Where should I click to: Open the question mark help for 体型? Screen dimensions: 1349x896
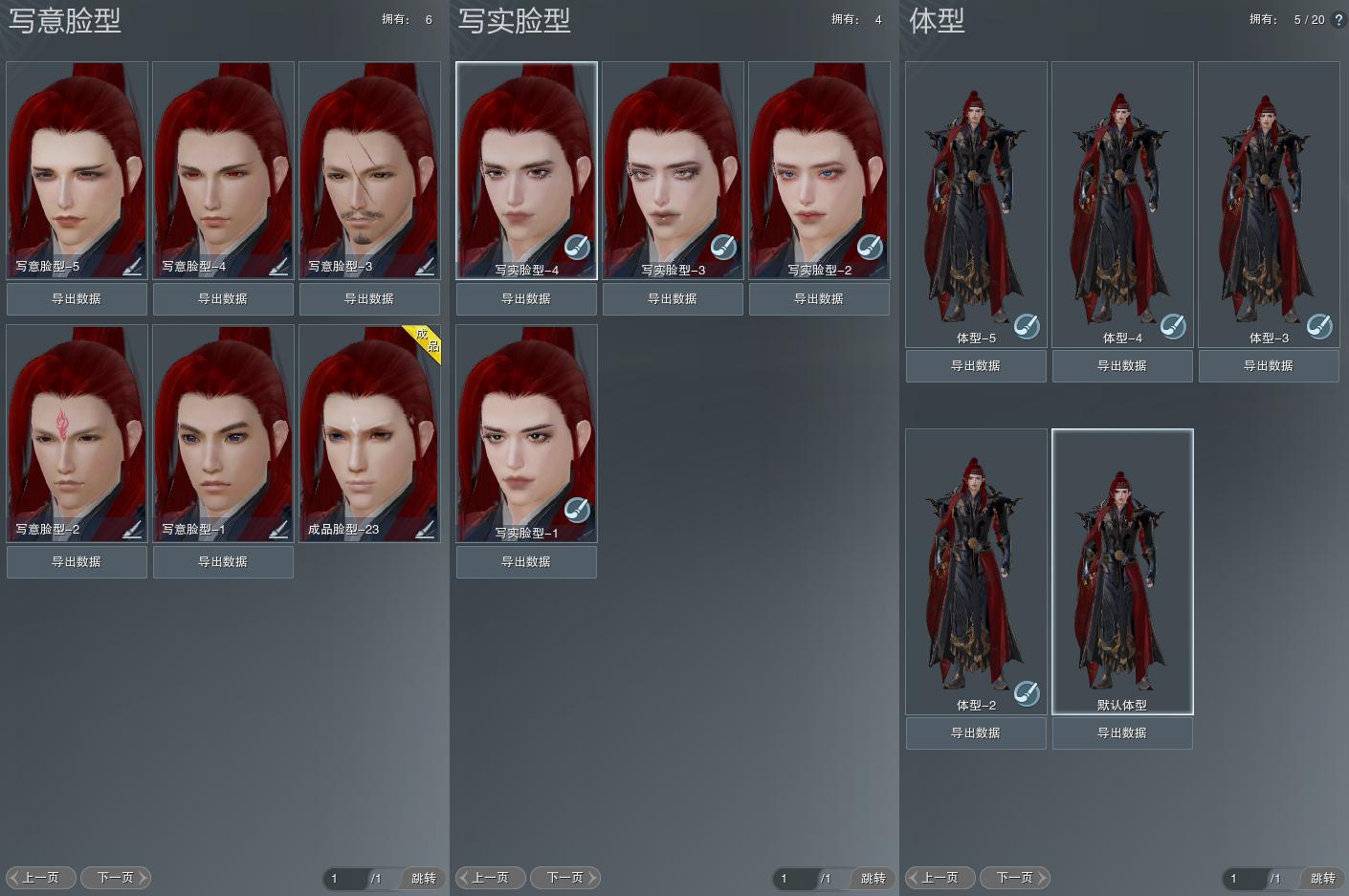1338,19
